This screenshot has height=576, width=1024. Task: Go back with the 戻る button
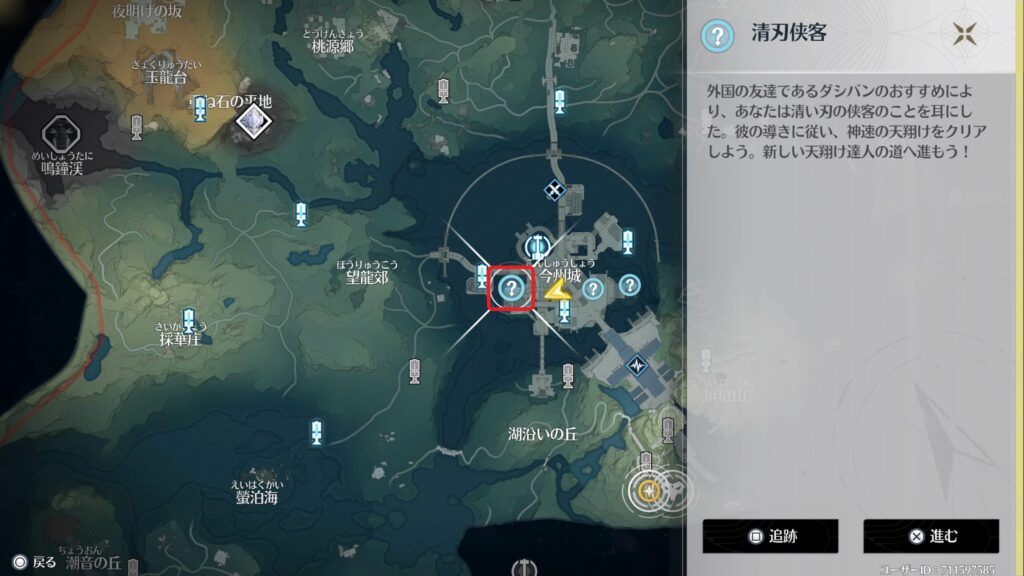(x=34, y=562)
